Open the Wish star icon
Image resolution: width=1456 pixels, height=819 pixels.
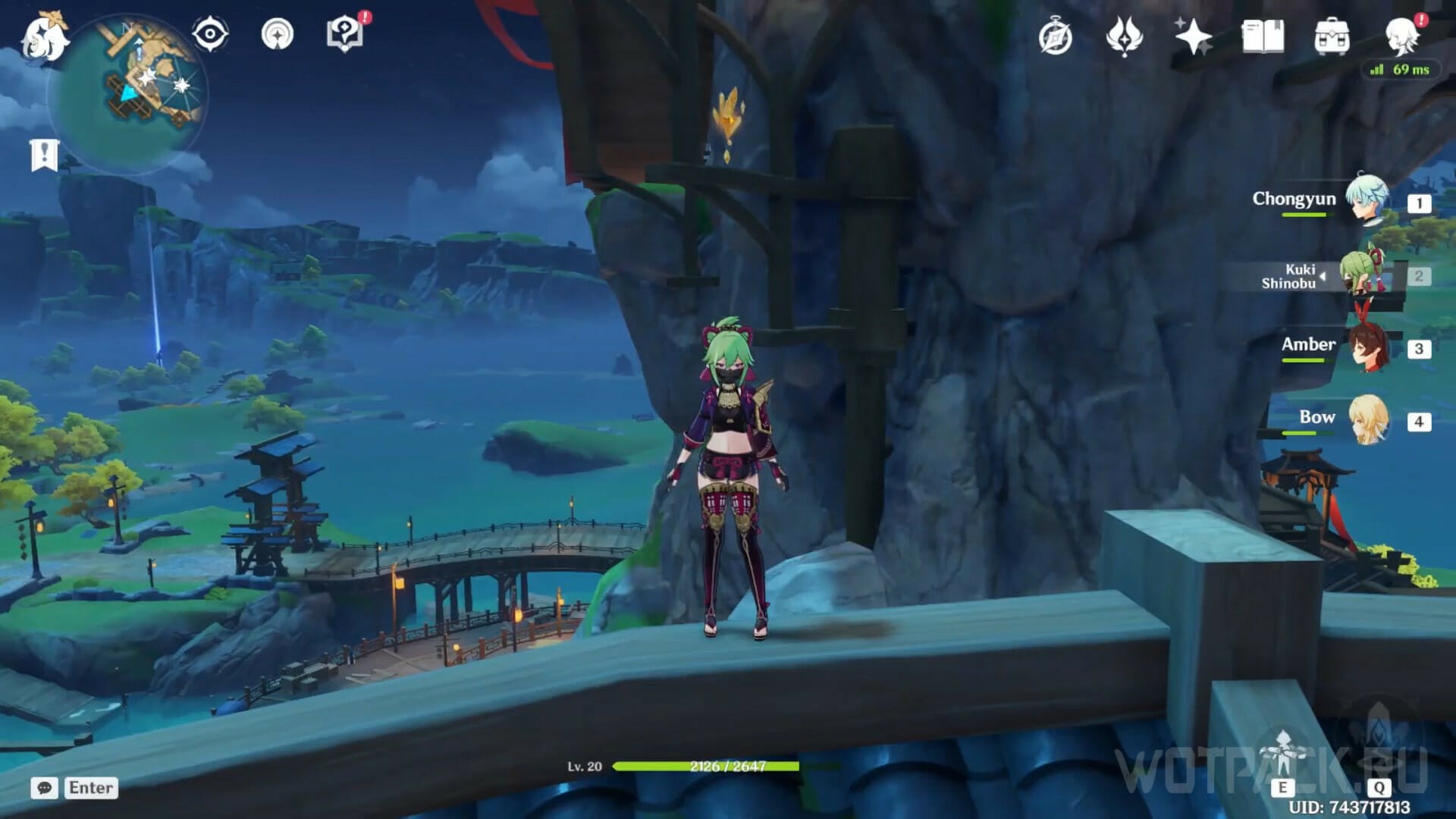pyautogui.click(x=1193, y=36)
